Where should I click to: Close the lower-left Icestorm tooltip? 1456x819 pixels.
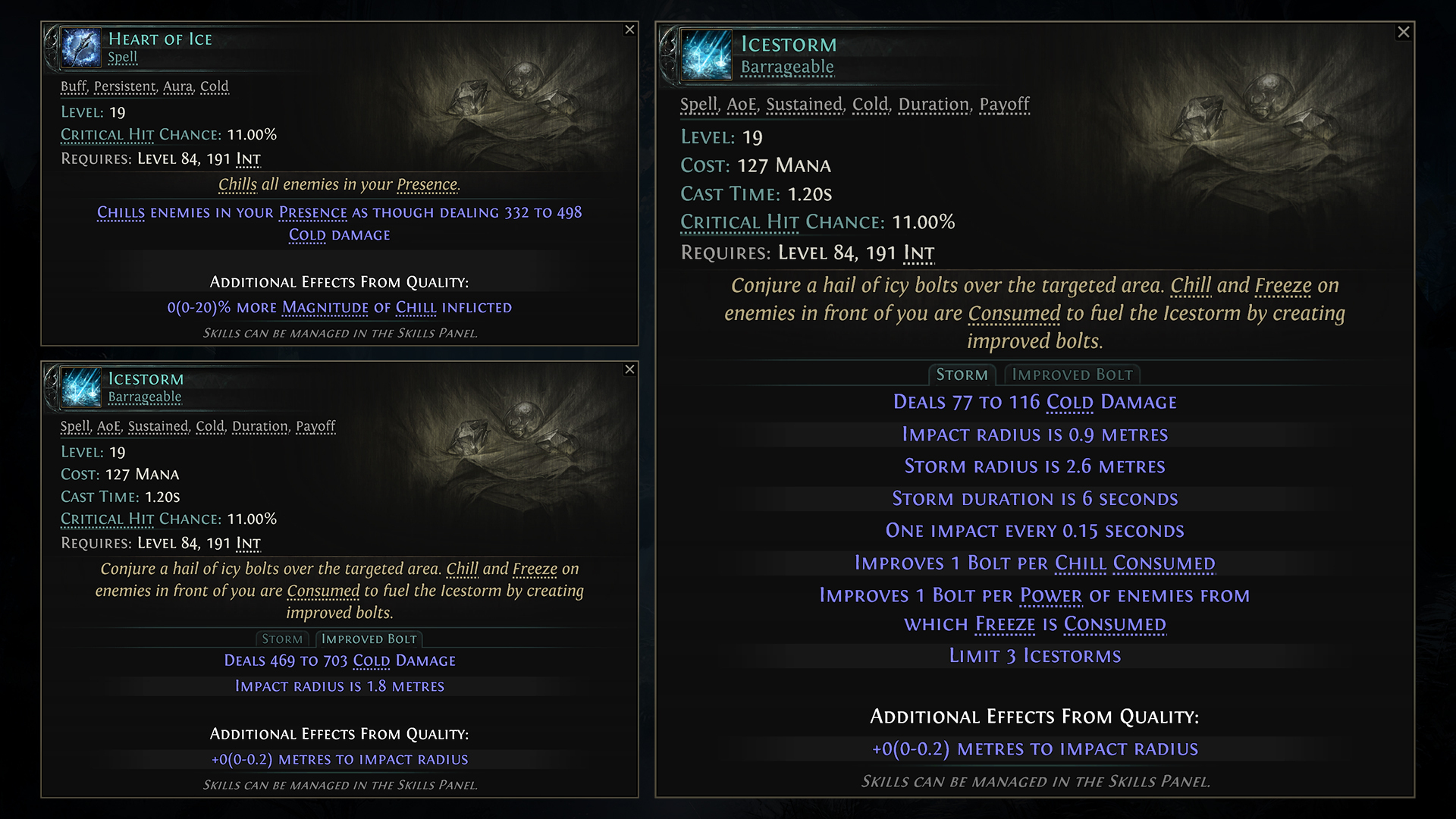point(629,370)
